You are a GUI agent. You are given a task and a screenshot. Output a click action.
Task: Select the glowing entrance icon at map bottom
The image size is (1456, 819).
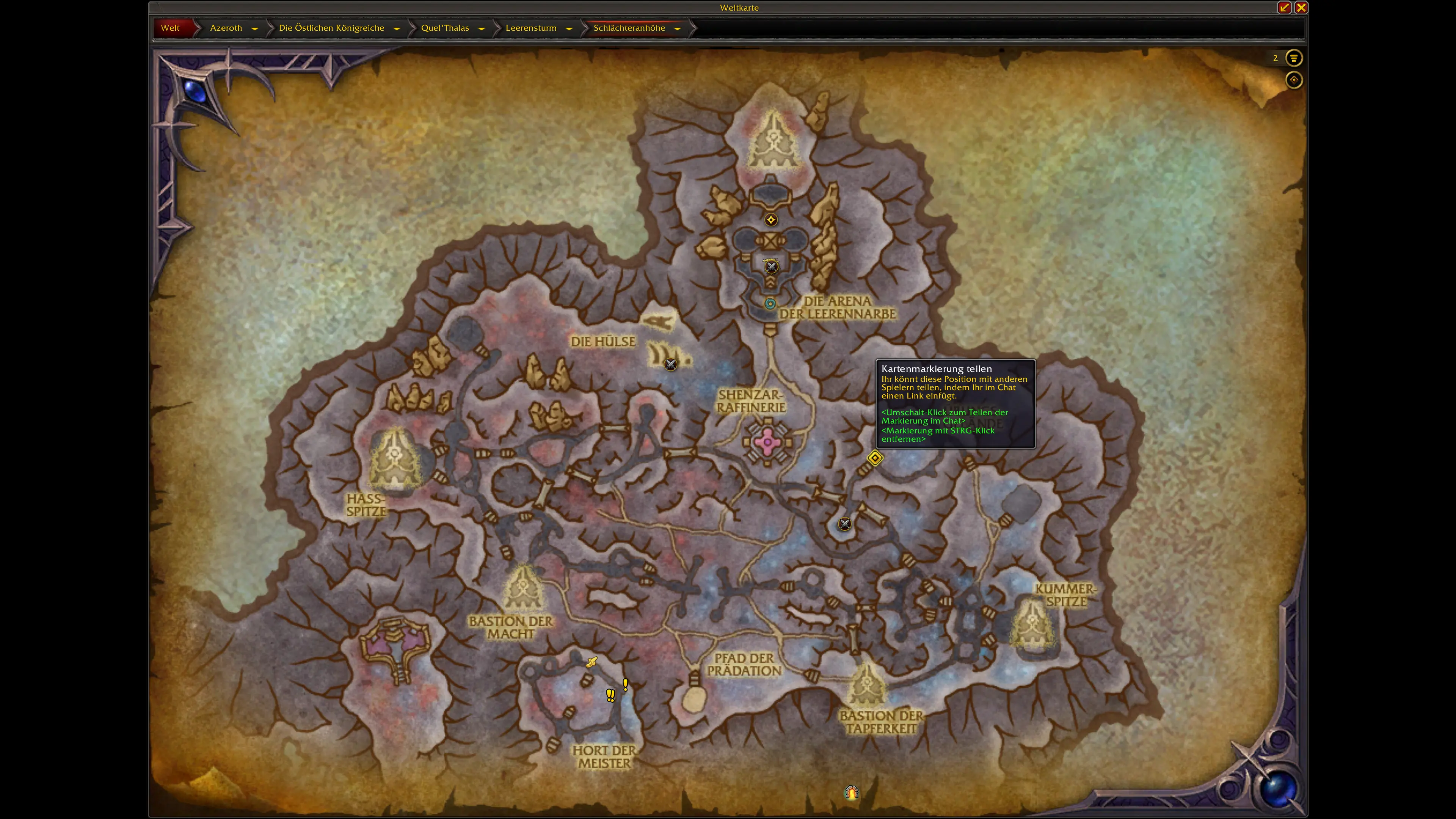pyautogui.click(x=852, y=792)
